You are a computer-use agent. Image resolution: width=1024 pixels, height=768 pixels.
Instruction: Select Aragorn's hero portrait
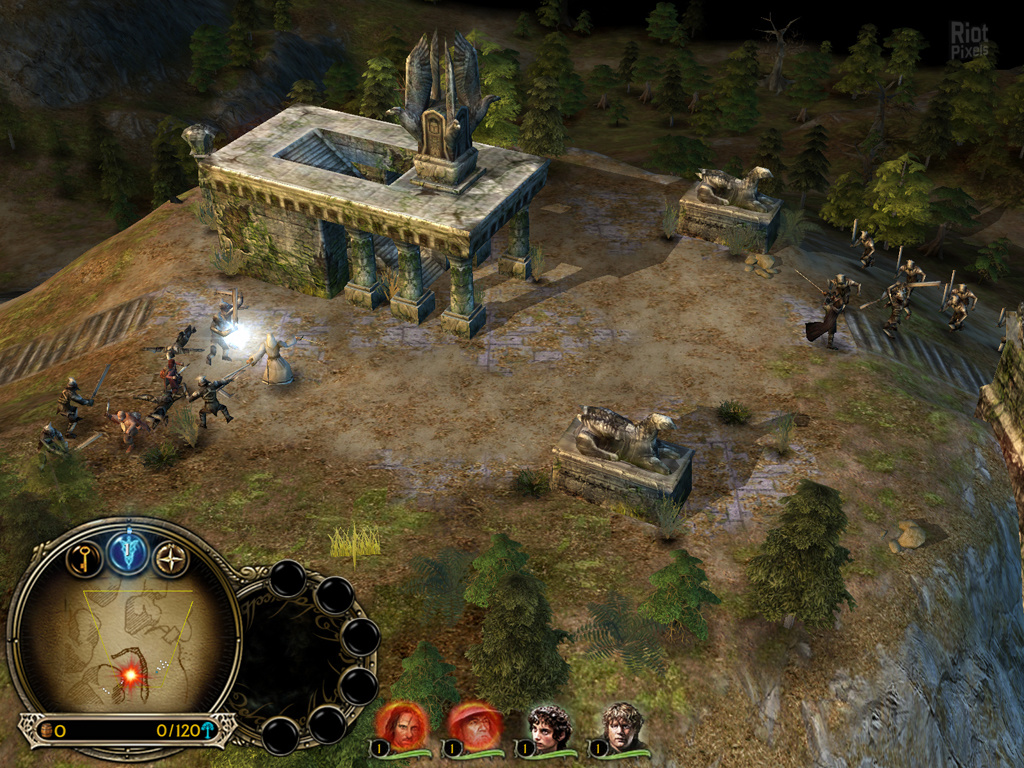click(x=405, y=727)
